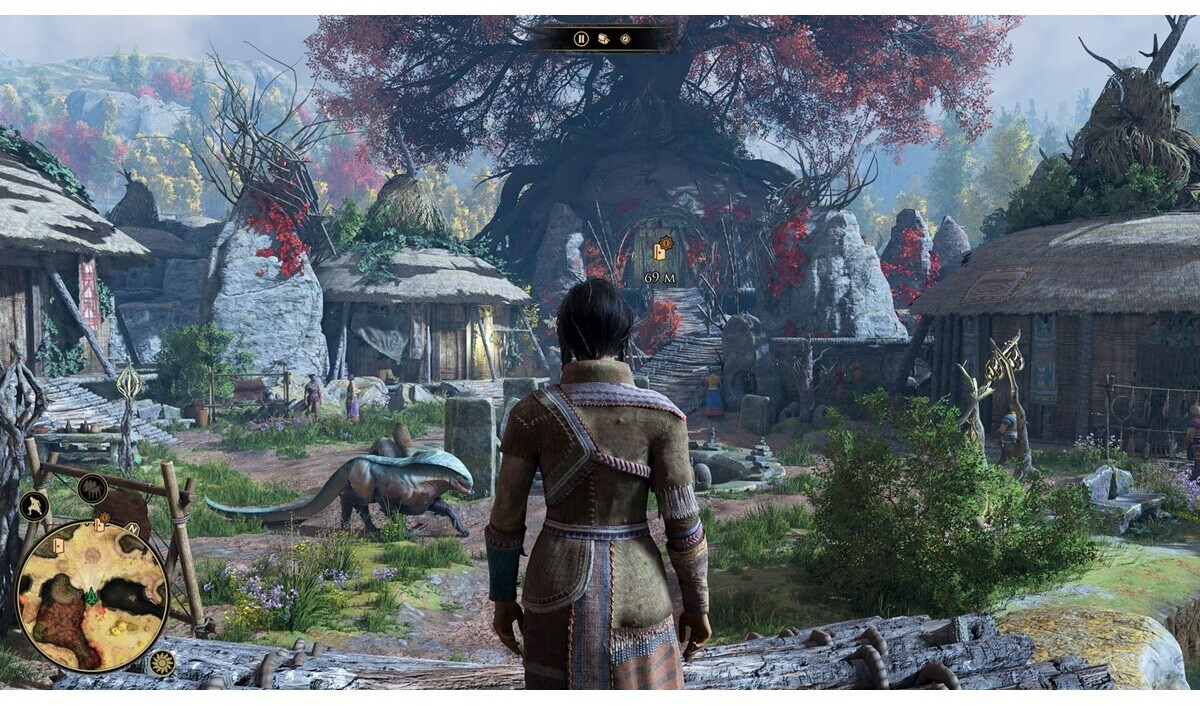Click the pause button in the top bar
1200x706 pixels.
click(x=581, y=39)
